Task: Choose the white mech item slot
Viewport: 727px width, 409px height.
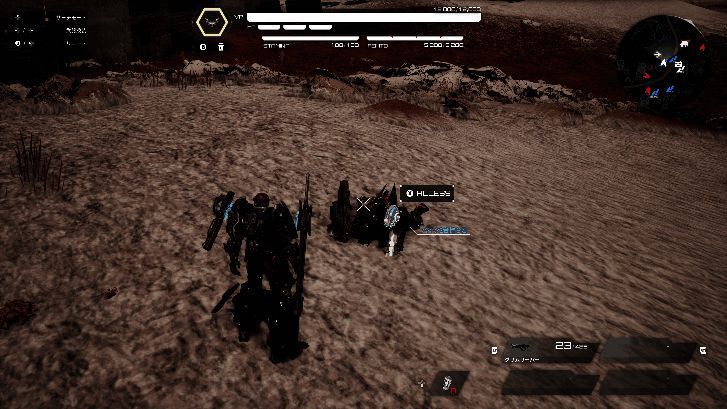Action: 452,383
